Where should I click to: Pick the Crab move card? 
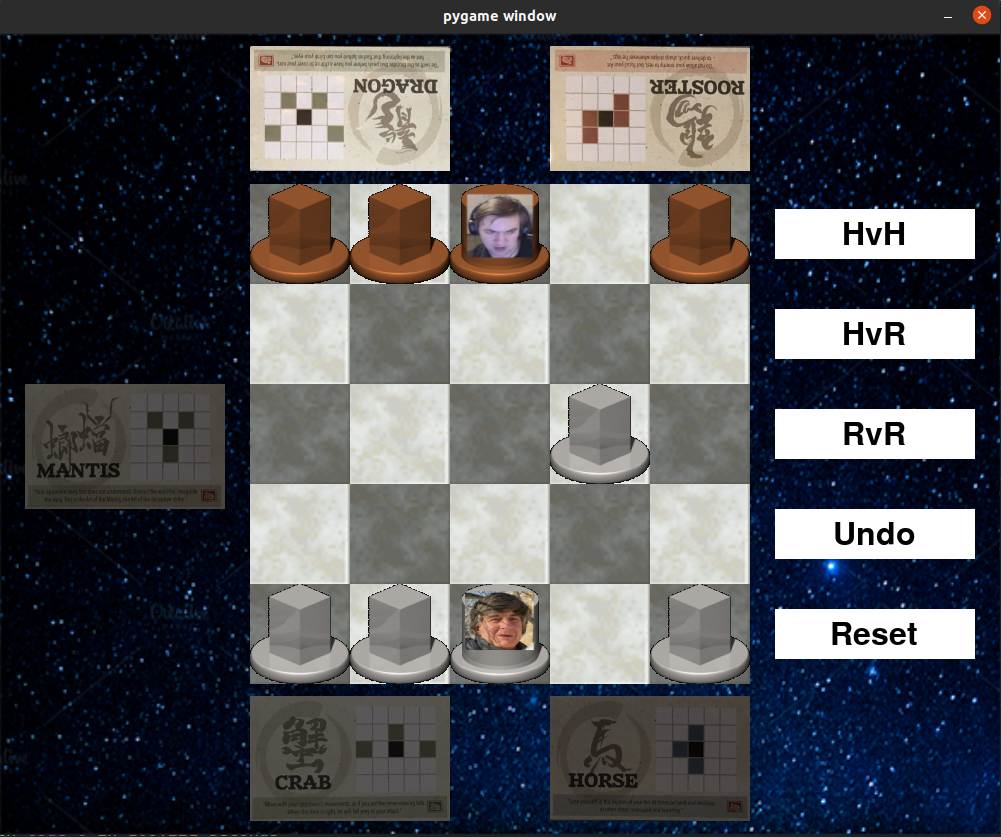pos(350,757)
